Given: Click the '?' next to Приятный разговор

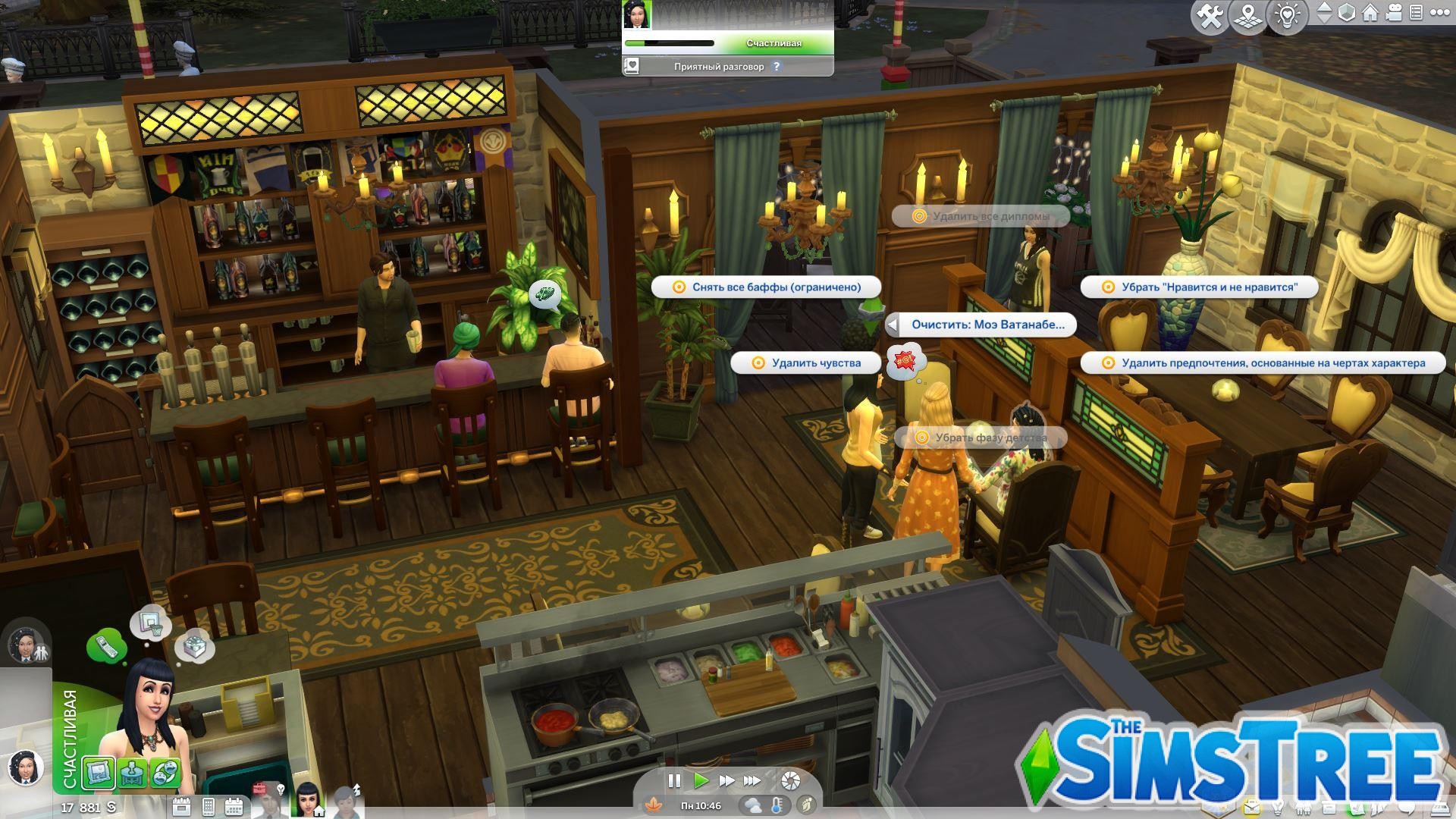Looking at the screenshot, I should click(777, 67).
